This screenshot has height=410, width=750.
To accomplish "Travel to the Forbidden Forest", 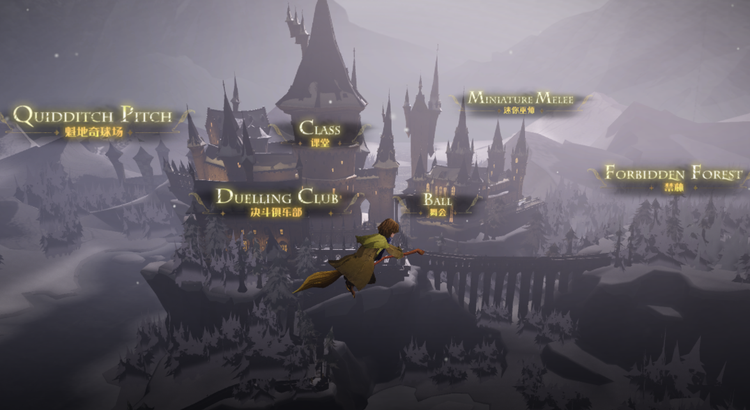I will pyautogui.click(x=672, y=176).
